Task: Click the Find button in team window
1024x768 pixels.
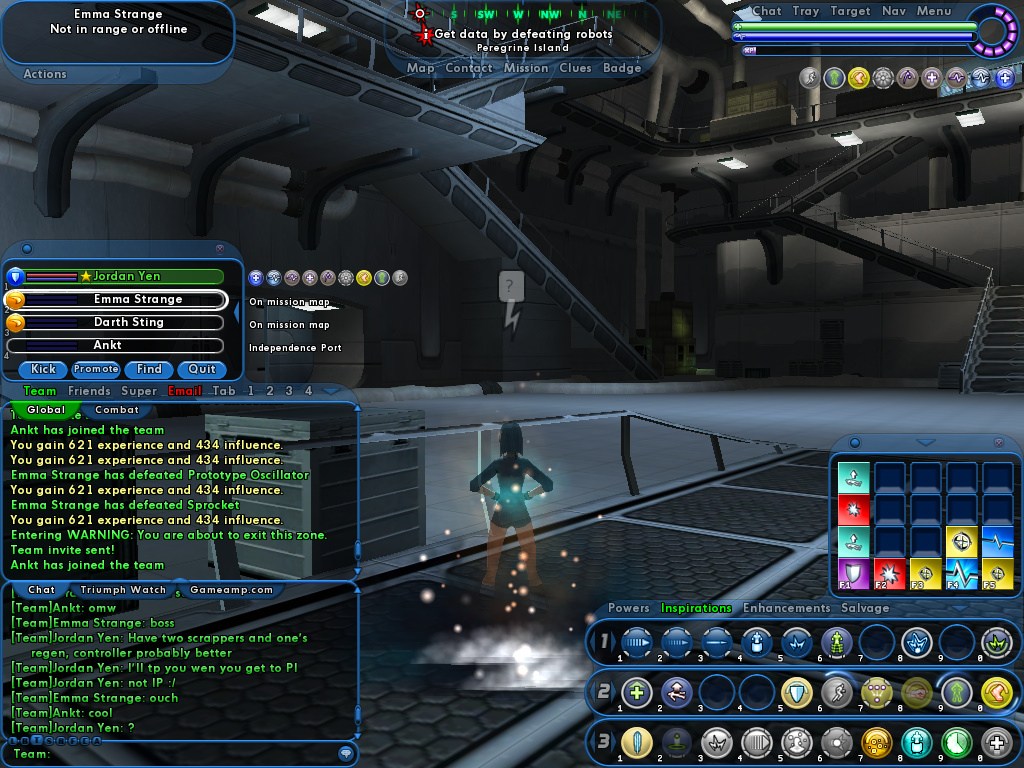Action: pyautogui.click(x=149, y=369)
